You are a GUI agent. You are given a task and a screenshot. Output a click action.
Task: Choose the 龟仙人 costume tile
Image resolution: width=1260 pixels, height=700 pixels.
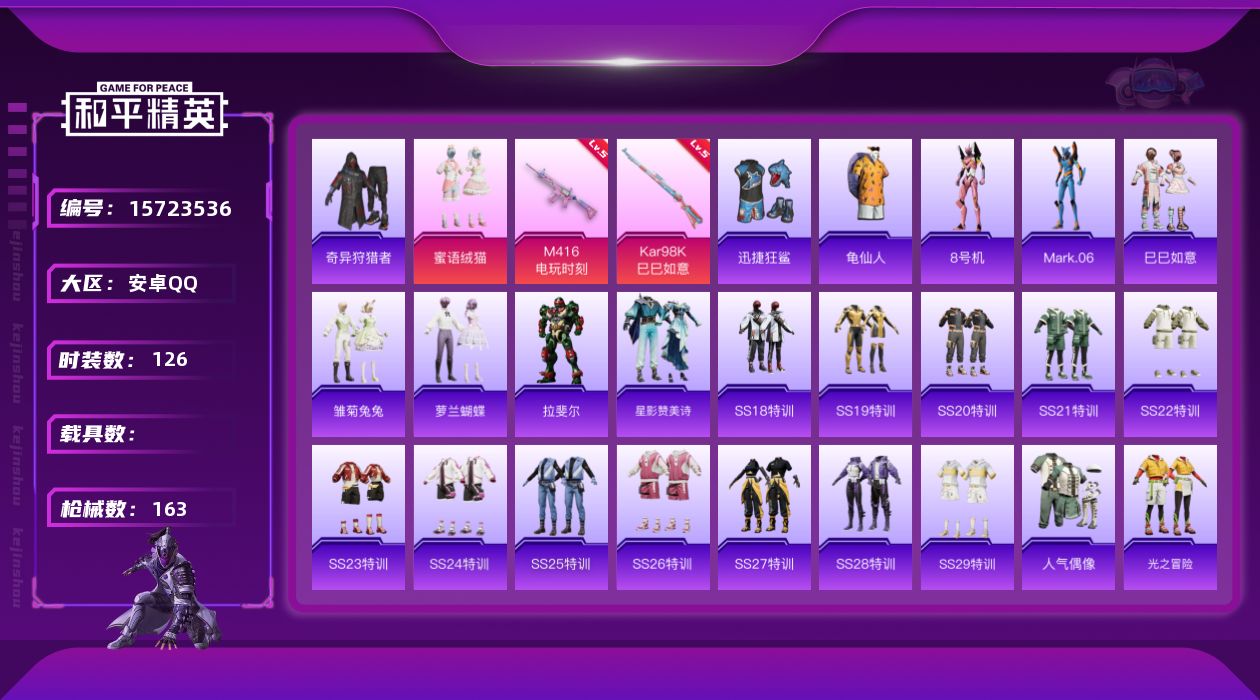865,211
